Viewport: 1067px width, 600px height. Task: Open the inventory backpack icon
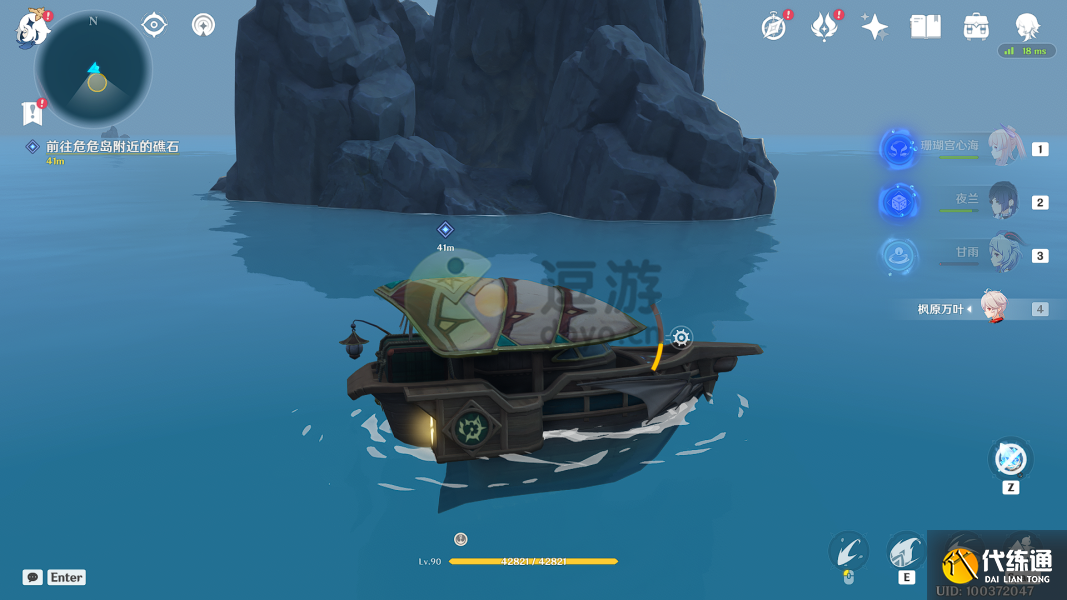pos(976,27)
